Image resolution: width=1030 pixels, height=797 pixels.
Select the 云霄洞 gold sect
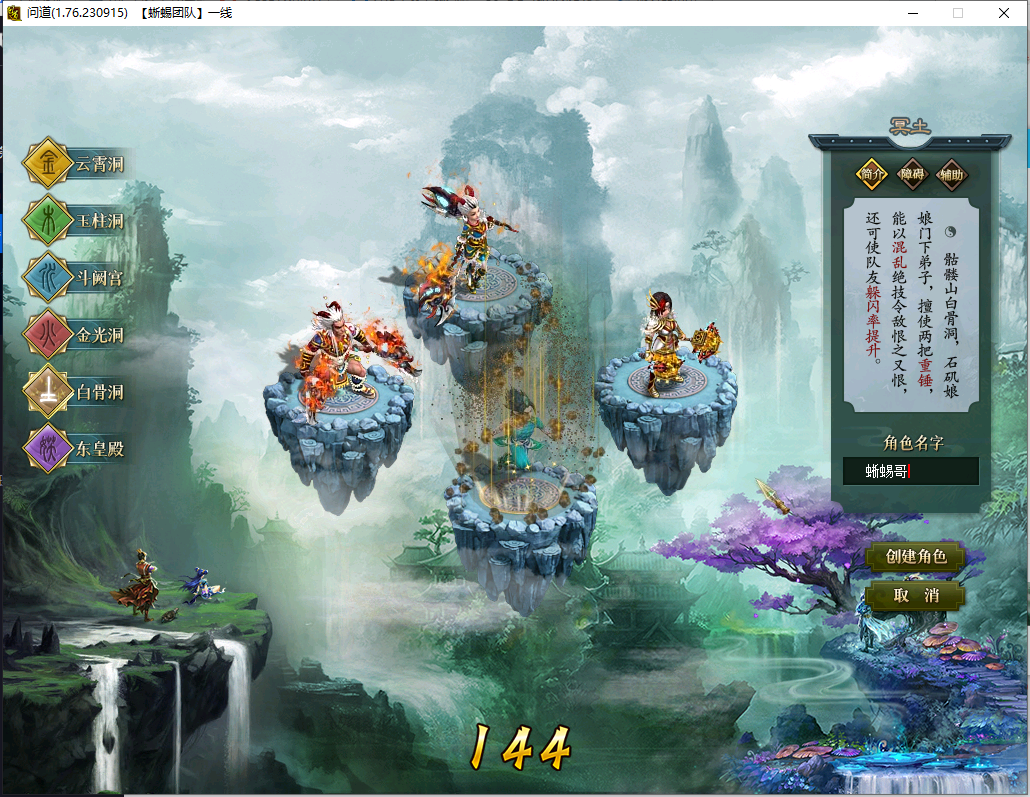coord(78,164)
